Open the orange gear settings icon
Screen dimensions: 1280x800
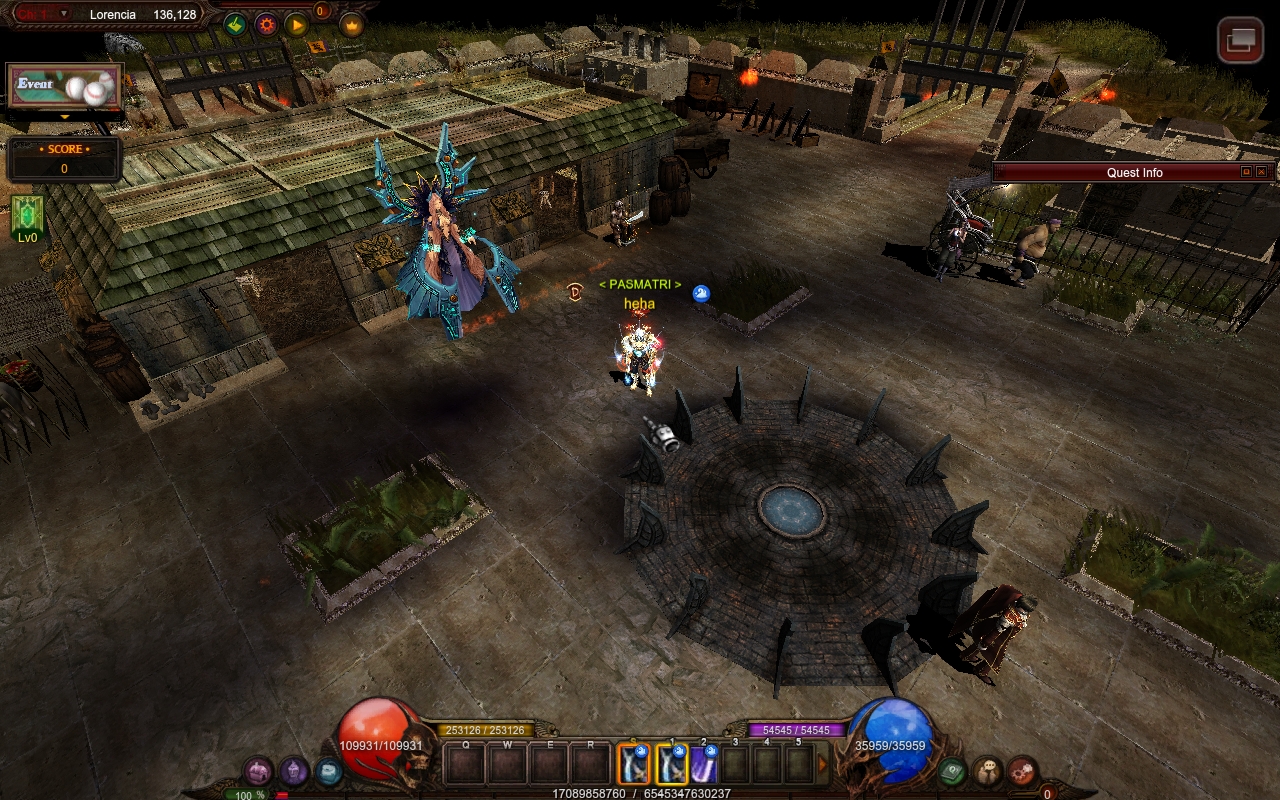(x=266, y=25)
